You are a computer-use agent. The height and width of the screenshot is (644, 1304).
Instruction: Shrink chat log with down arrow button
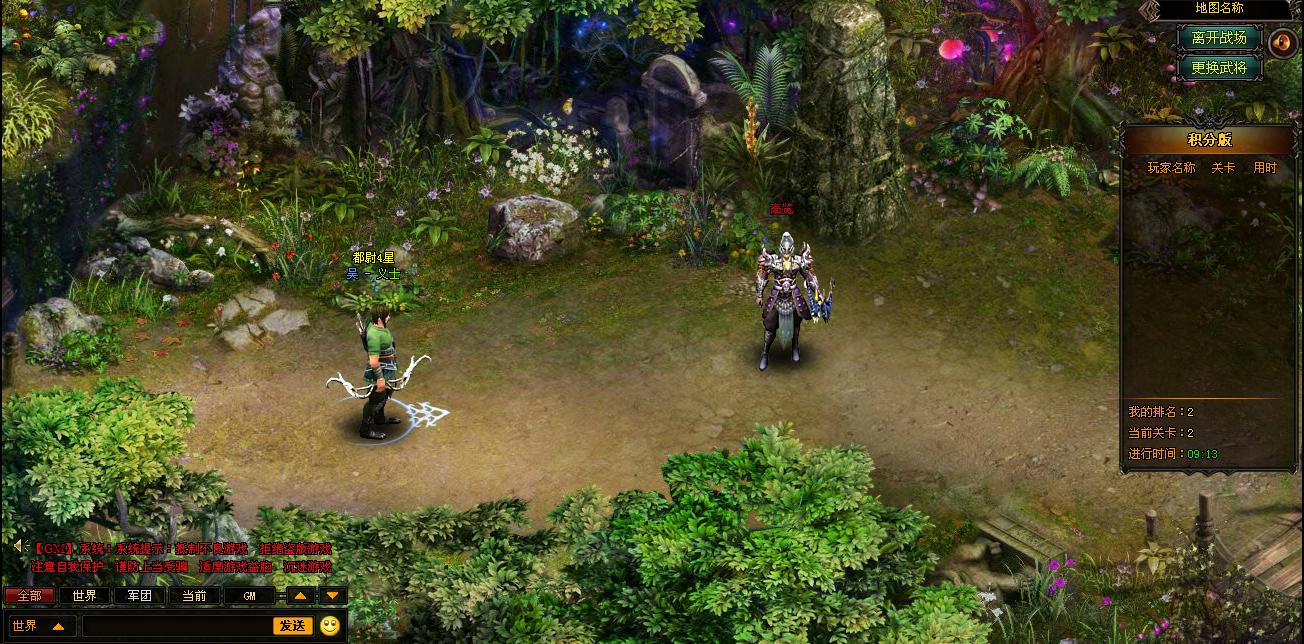pos(333,596)
